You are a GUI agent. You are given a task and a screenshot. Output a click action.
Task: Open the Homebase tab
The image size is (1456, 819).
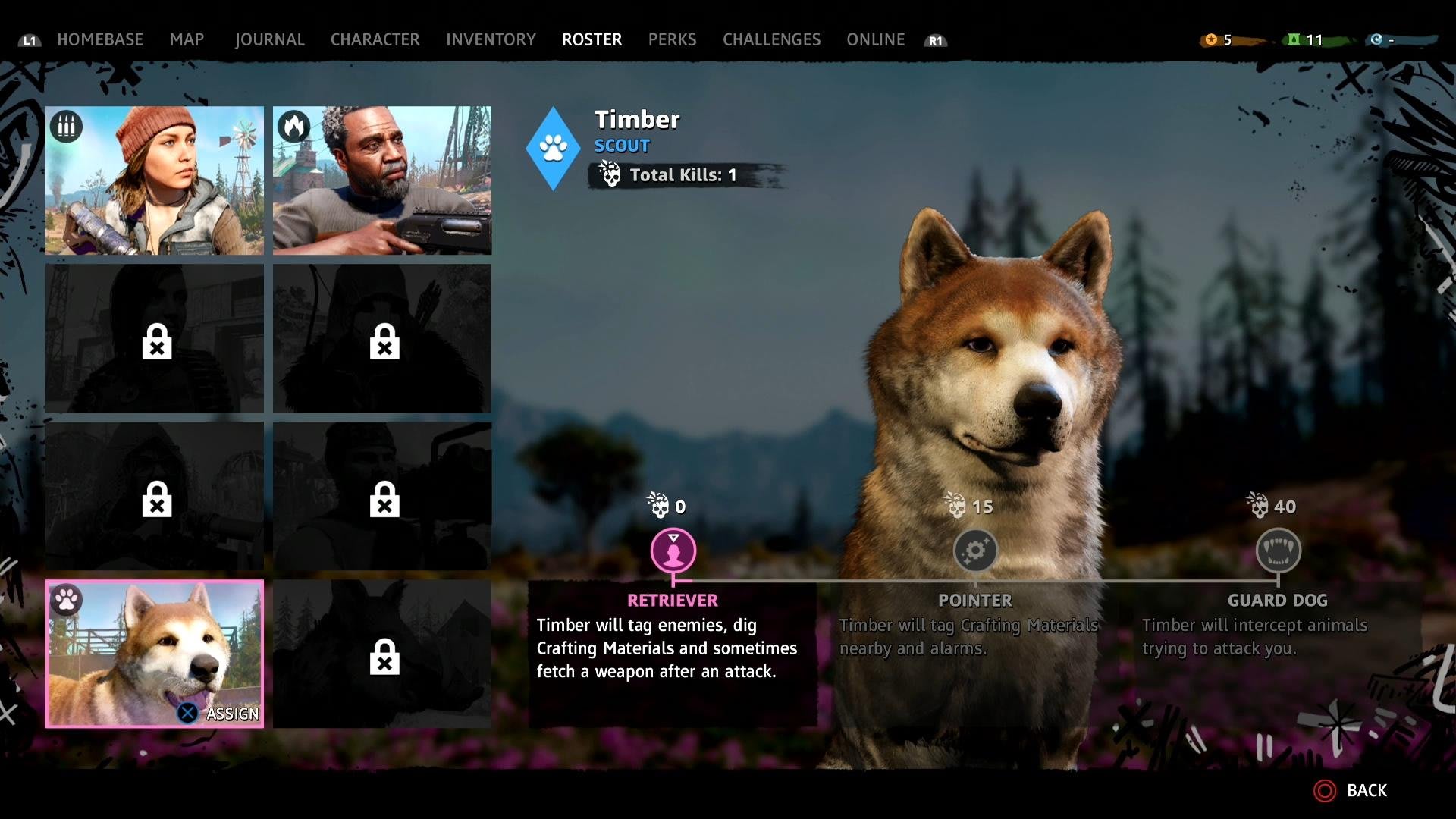point(100,39)
